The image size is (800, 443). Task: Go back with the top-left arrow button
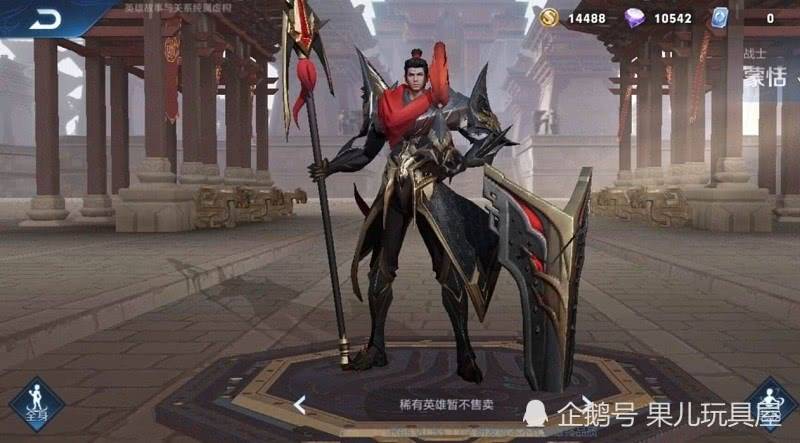point(45,19)
